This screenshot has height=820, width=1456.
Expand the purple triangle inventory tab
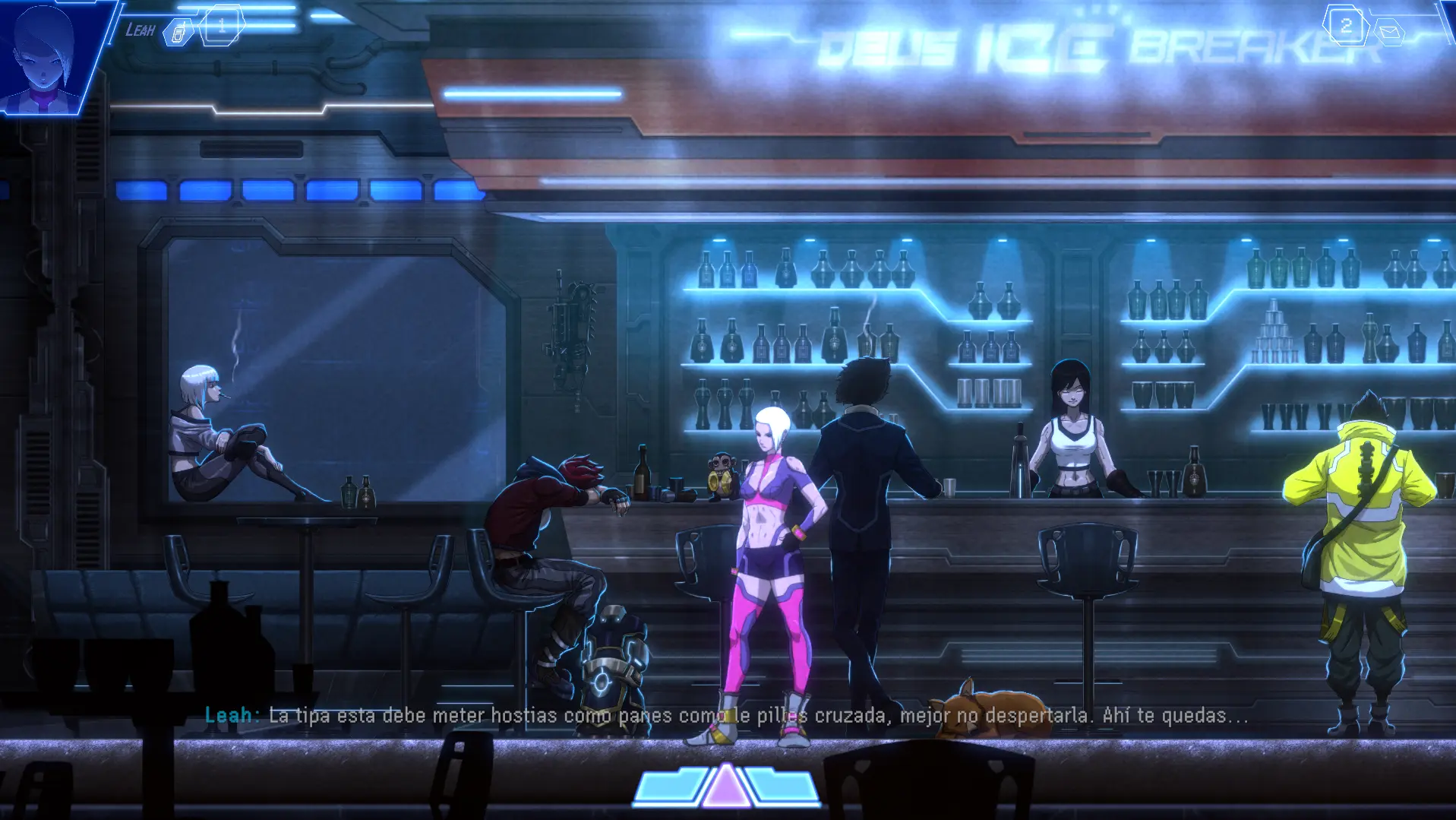(726, 787)
